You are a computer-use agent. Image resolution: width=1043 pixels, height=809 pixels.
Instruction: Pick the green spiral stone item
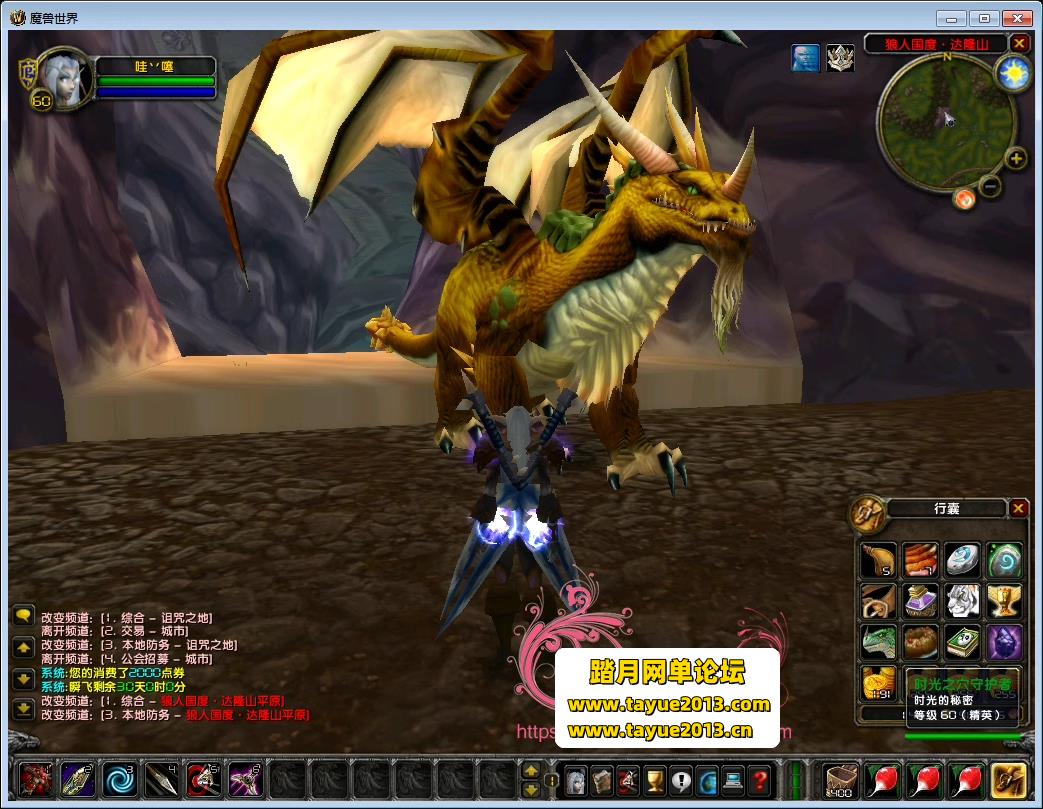point(1004,560)
